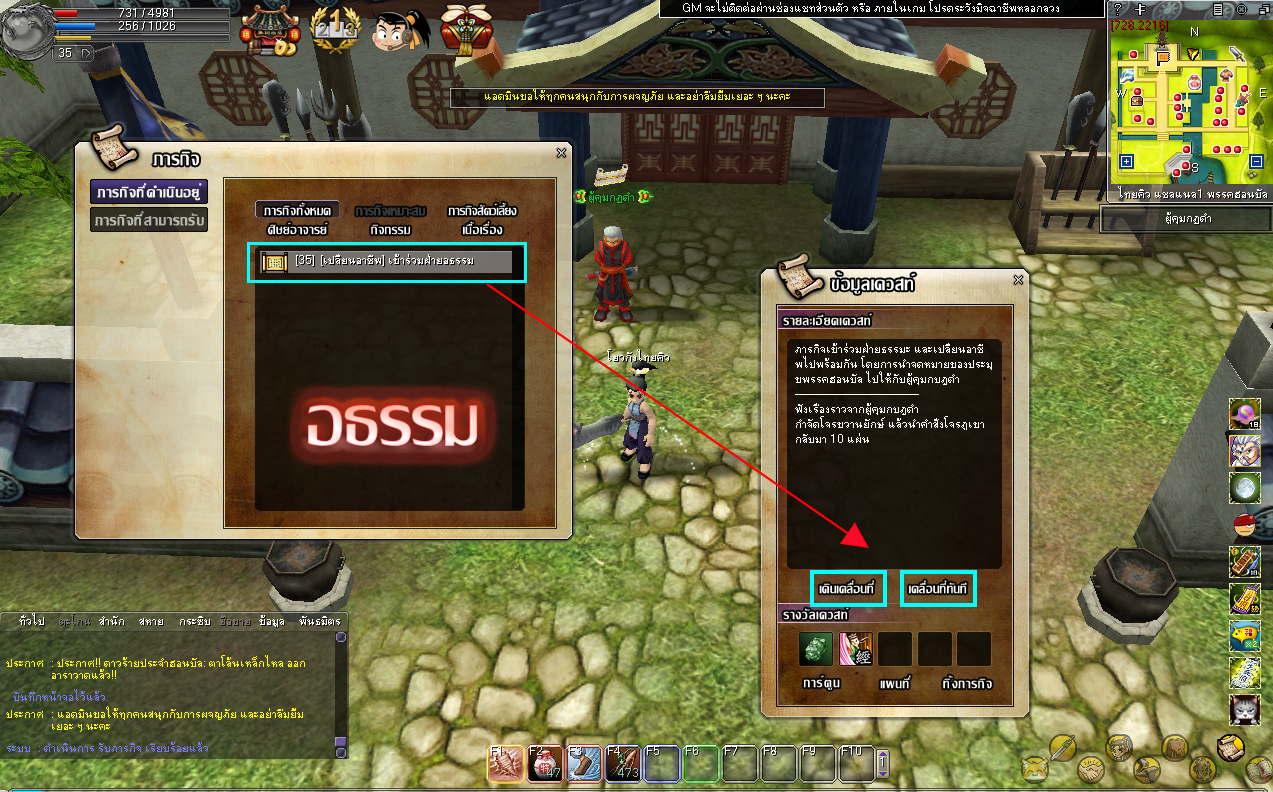Open the สำนัก guild chat tab
The width and height of the screenshot is (1273, 792).
(x=111, y=621)
